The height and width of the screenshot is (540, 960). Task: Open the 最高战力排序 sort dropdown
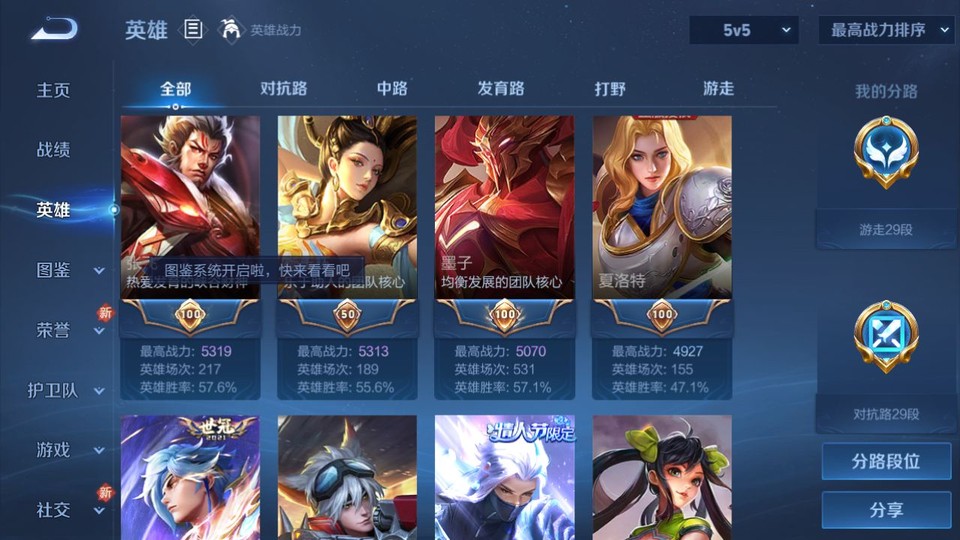pos(886,30)
